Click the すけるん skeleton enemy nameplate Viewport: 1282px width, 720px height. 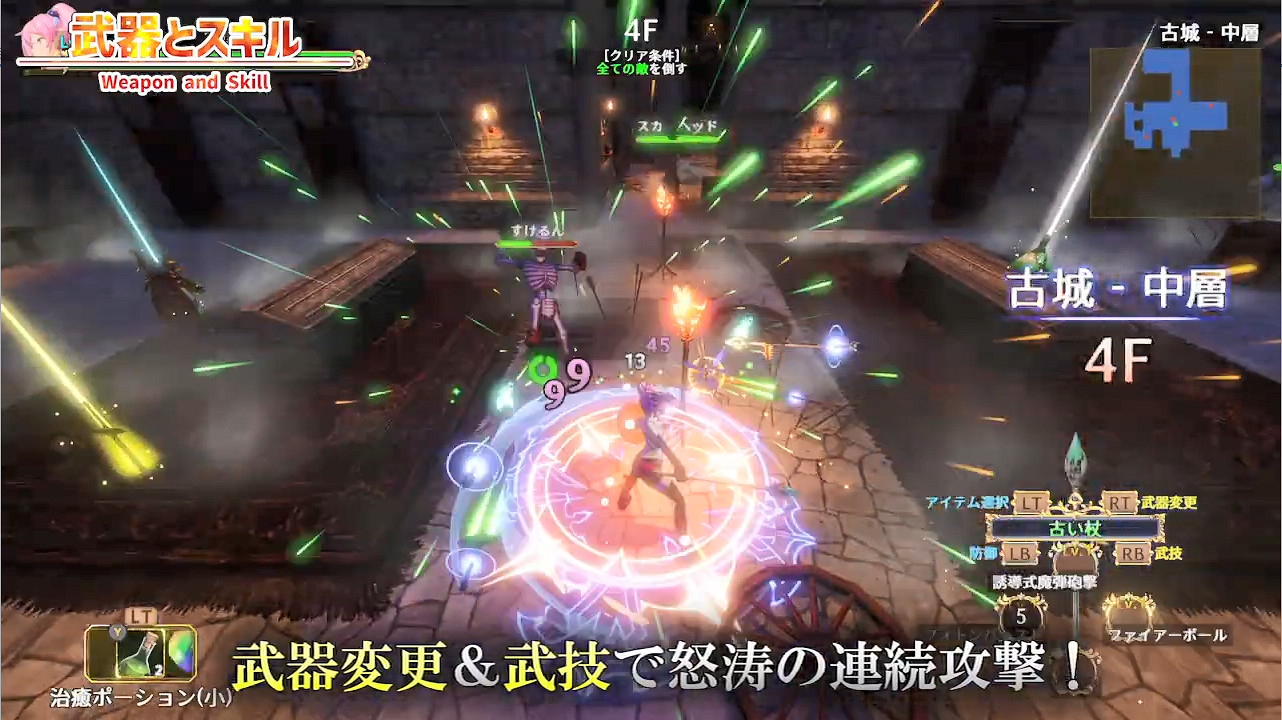pos(537,231)
